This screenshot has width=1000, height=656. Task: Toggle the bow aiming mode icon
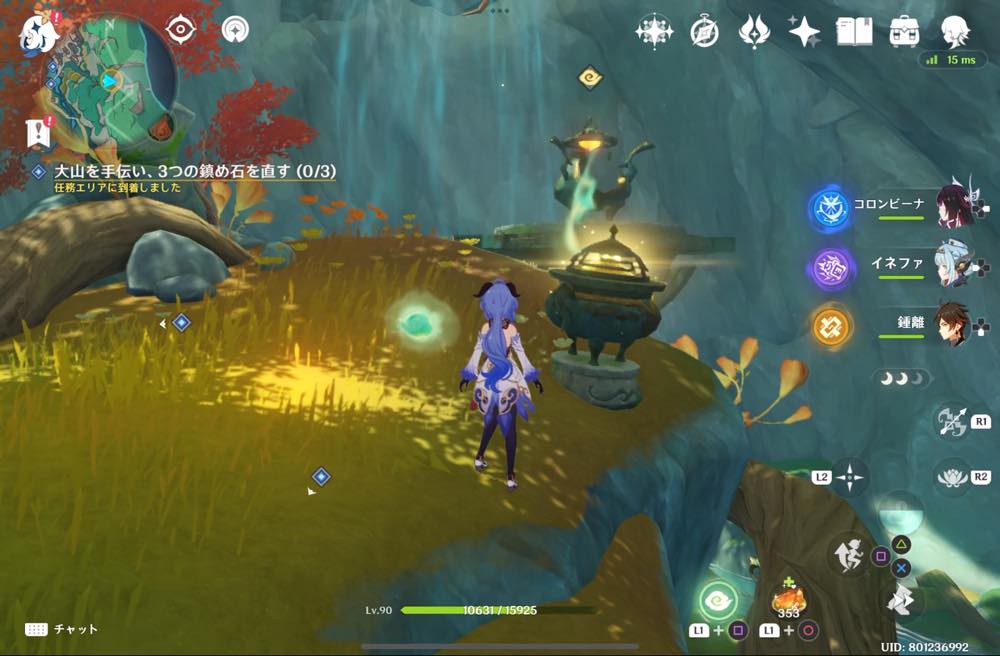coord(950,421)
